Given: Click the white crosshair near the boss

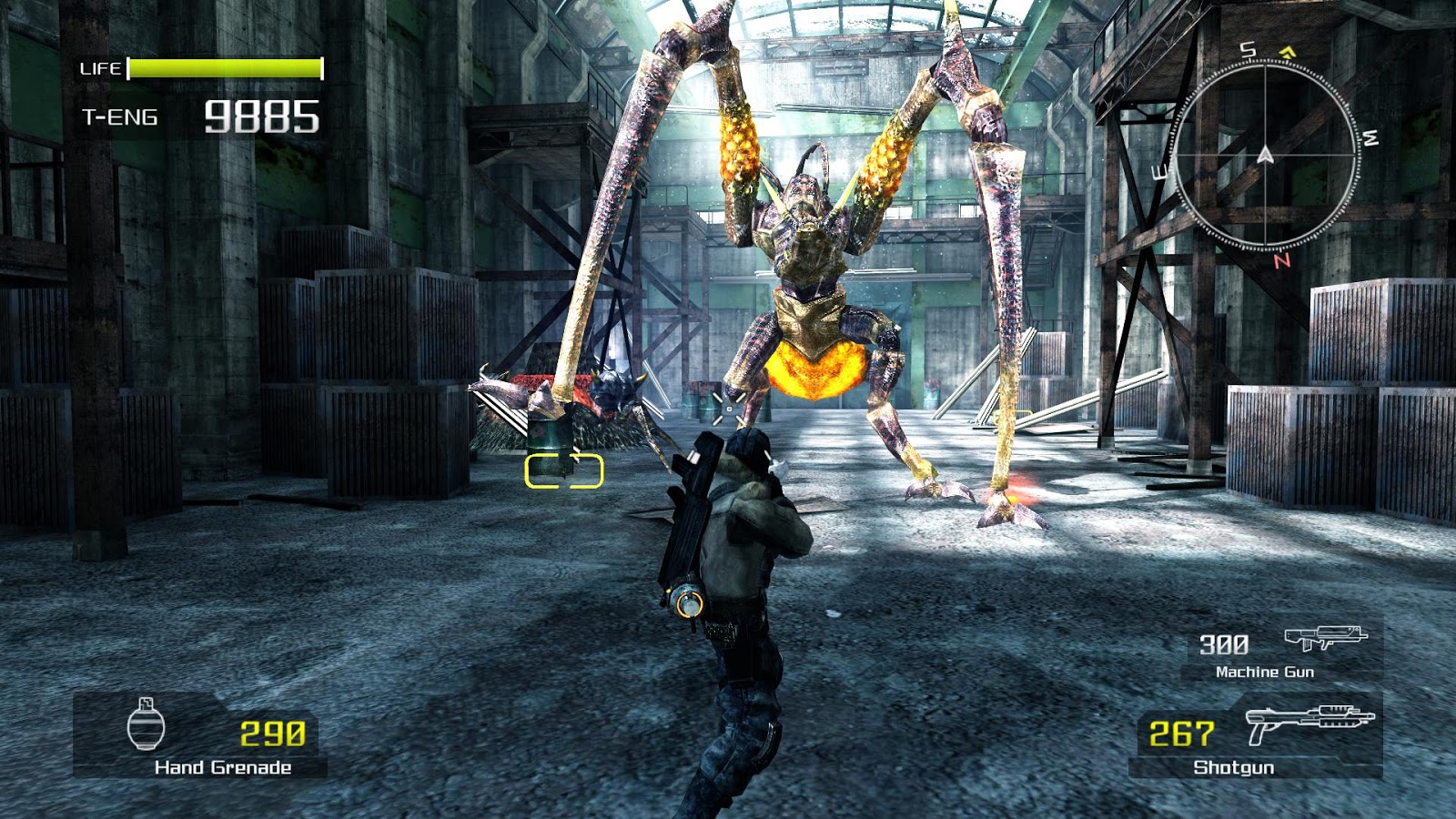Looking at the screenshot, I should point(728,409).
